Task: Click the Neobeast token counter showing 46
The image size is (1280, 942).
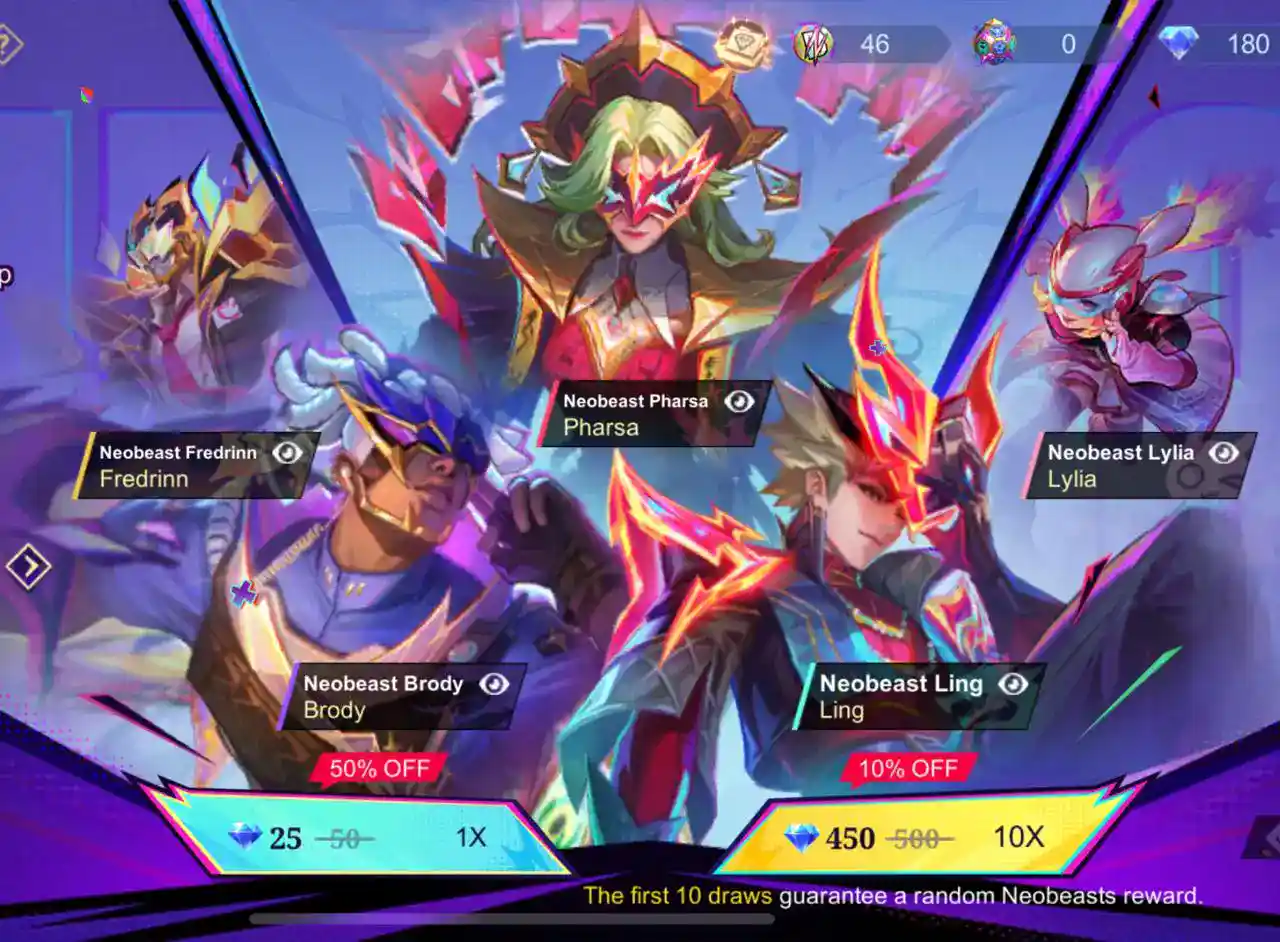Action: coord(850,42)
